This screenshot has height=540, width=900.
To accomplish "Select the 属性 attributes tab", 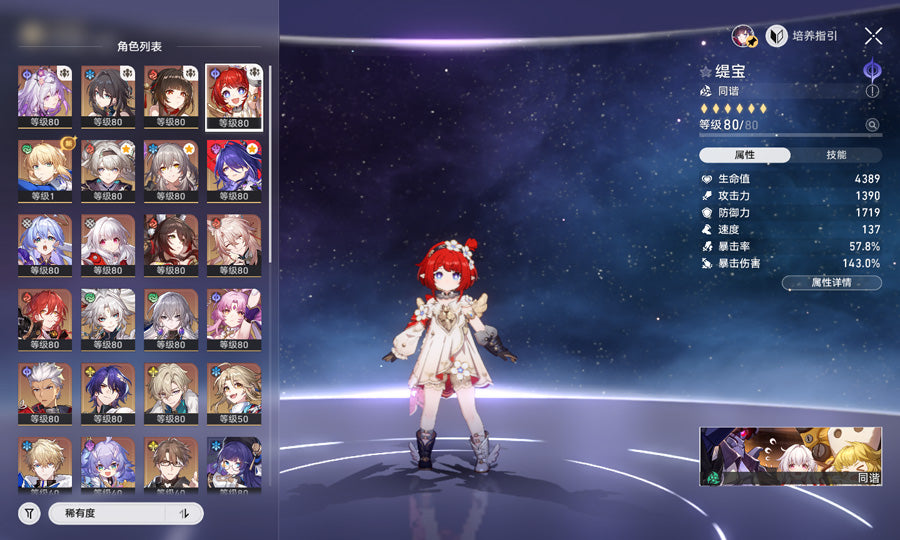I will tap(745, 155).
